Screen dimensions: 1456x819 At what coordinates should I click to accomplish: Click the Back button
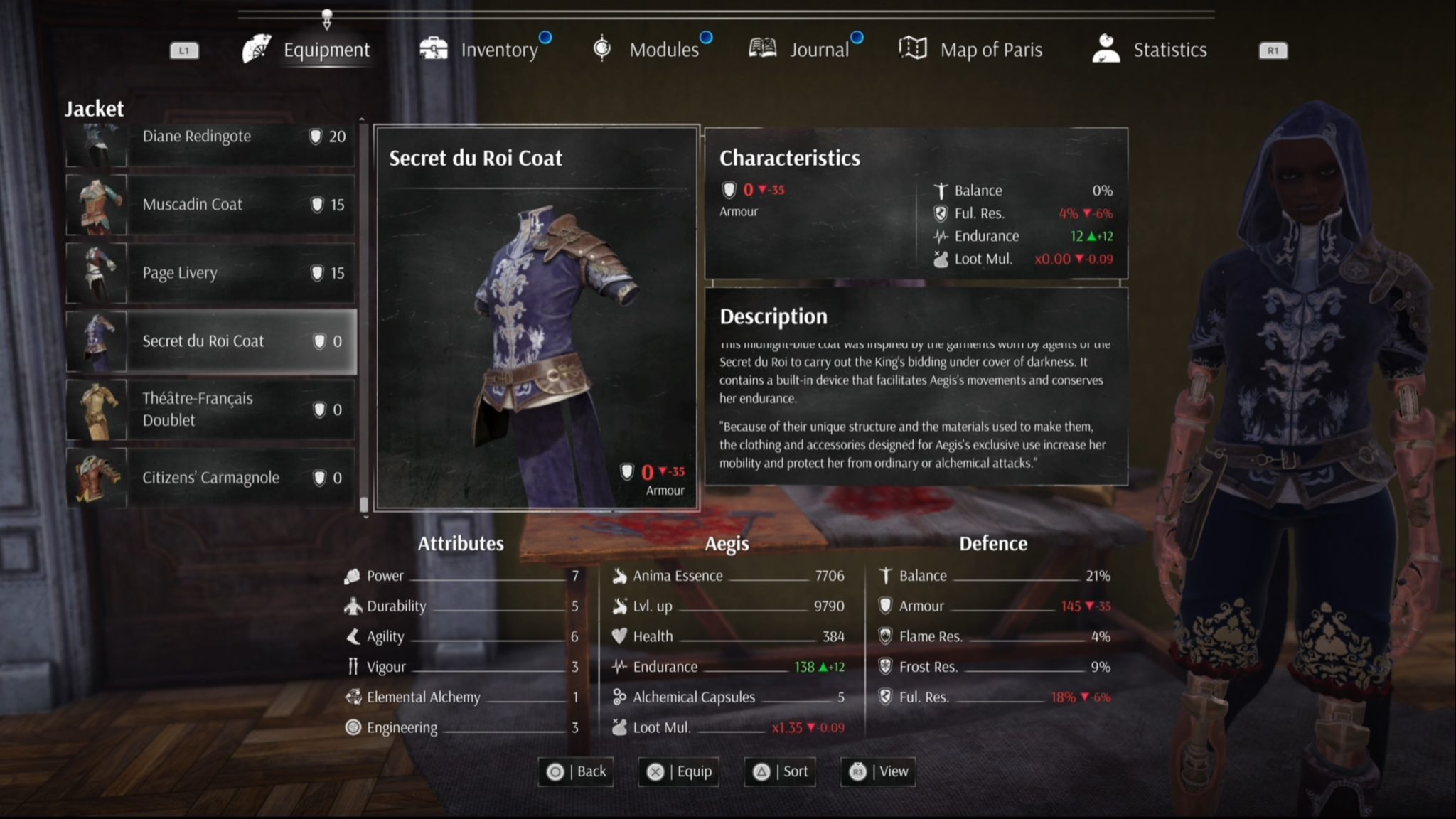tap(577, 771)
